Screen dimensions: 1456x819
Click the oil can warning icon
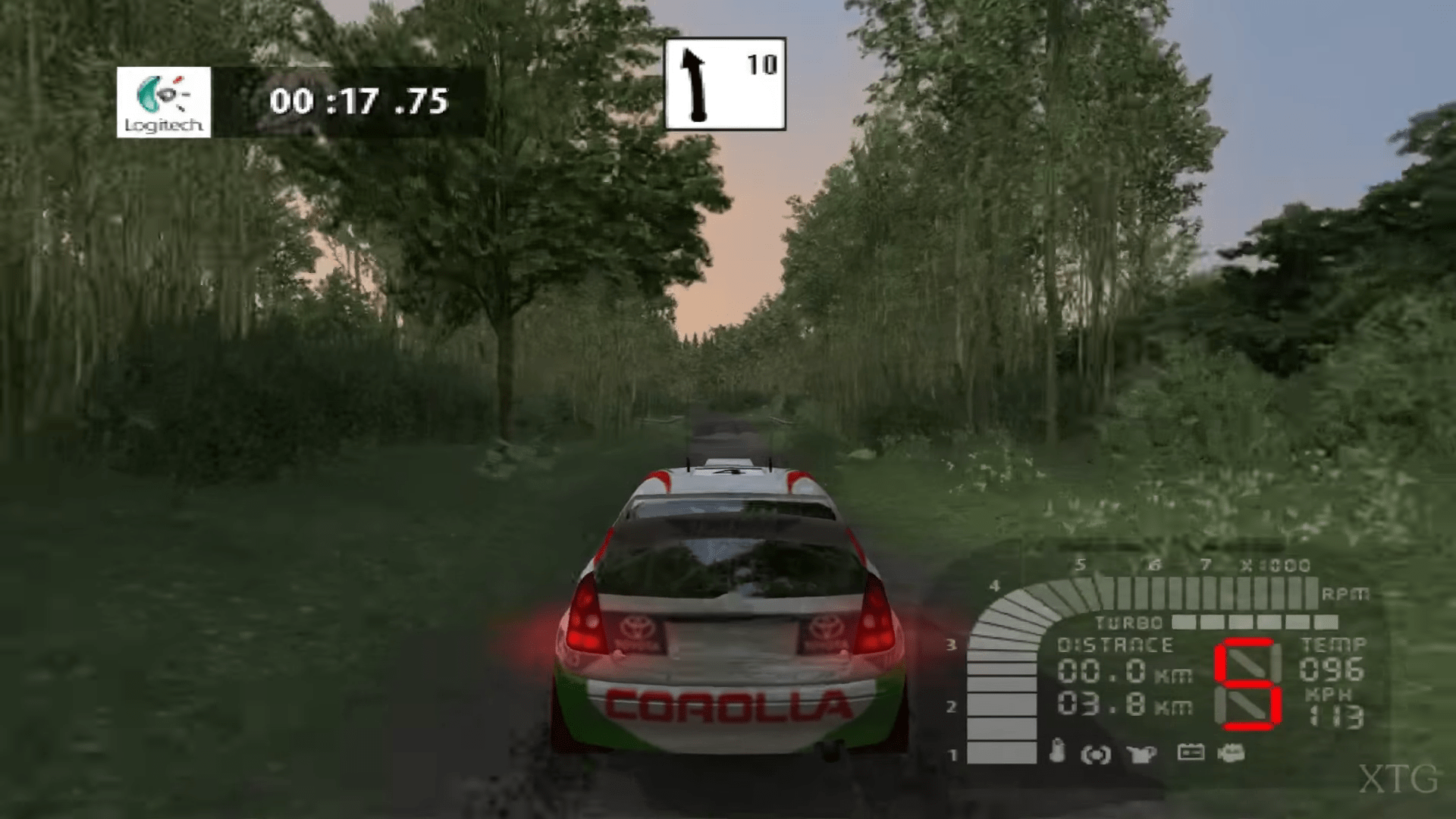pyautogui.click(x=1141, y=753)
